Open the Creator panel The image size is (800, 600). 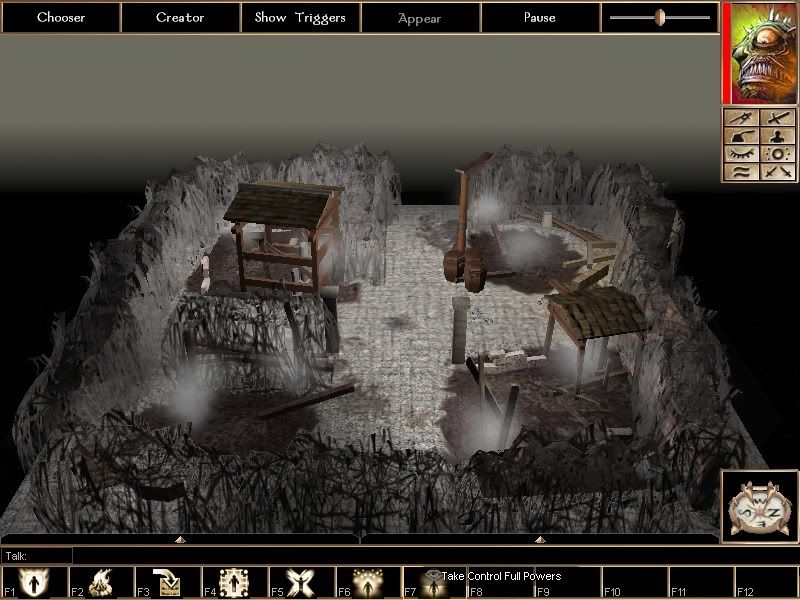(x=180, y=17)
